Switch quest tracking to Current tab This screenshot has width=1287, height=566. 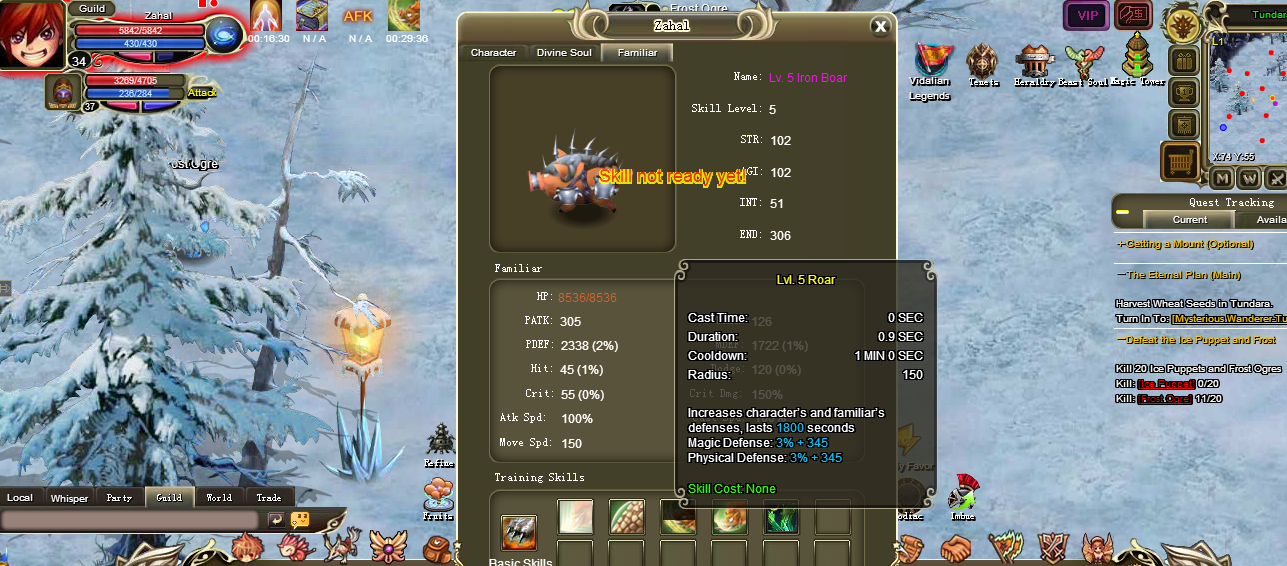point(1189,220)
